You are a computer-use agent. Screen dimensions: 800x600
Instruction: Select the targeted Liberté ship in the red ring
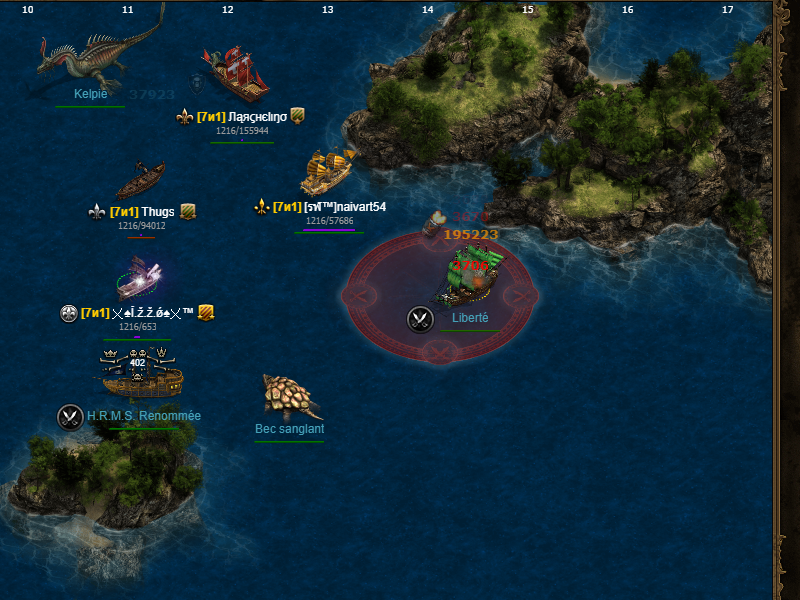click(x=468, y=275)
